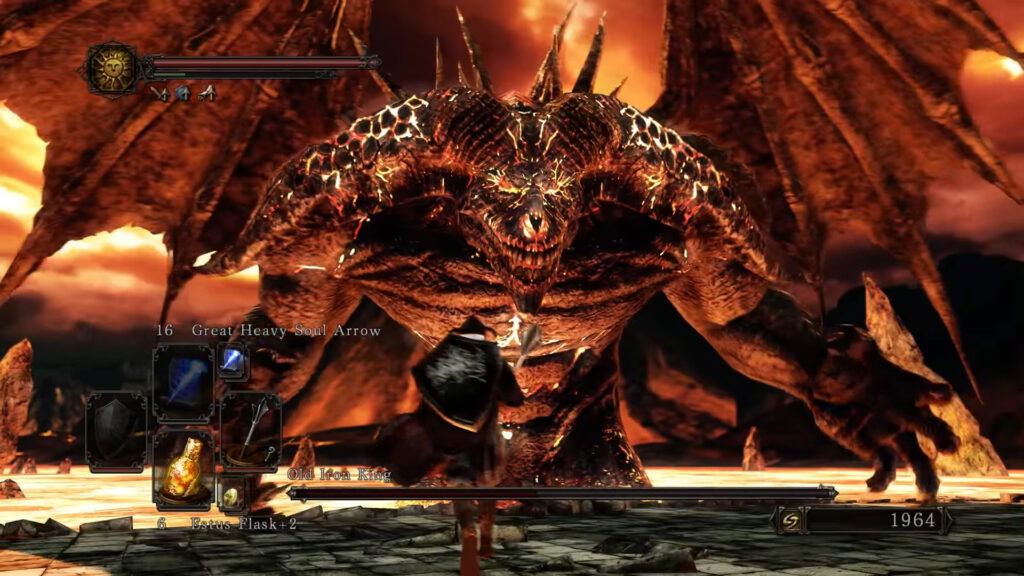Select the small next-item icon beside the Estus Flask
The width and height of the screenshot is (1024, 576).
coord(232,494)
